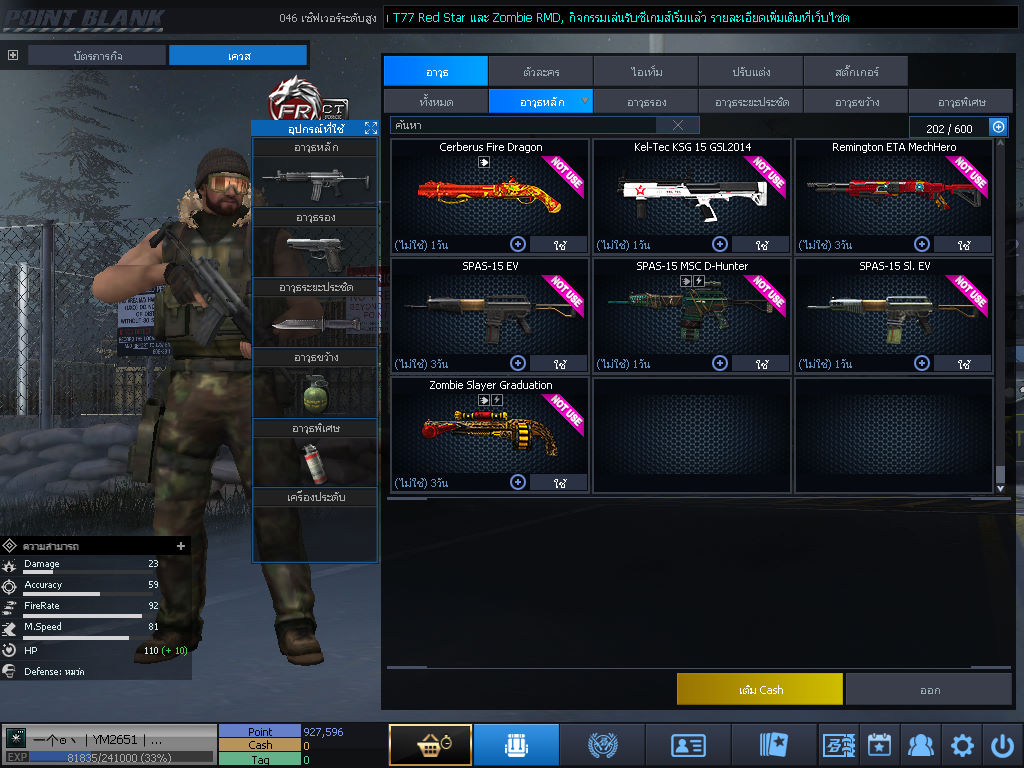The width and height of the screenshot is (1024, 768).
Task: Pick the Zombie Slayer Graduation weapon
Action: tap(490, 428)
